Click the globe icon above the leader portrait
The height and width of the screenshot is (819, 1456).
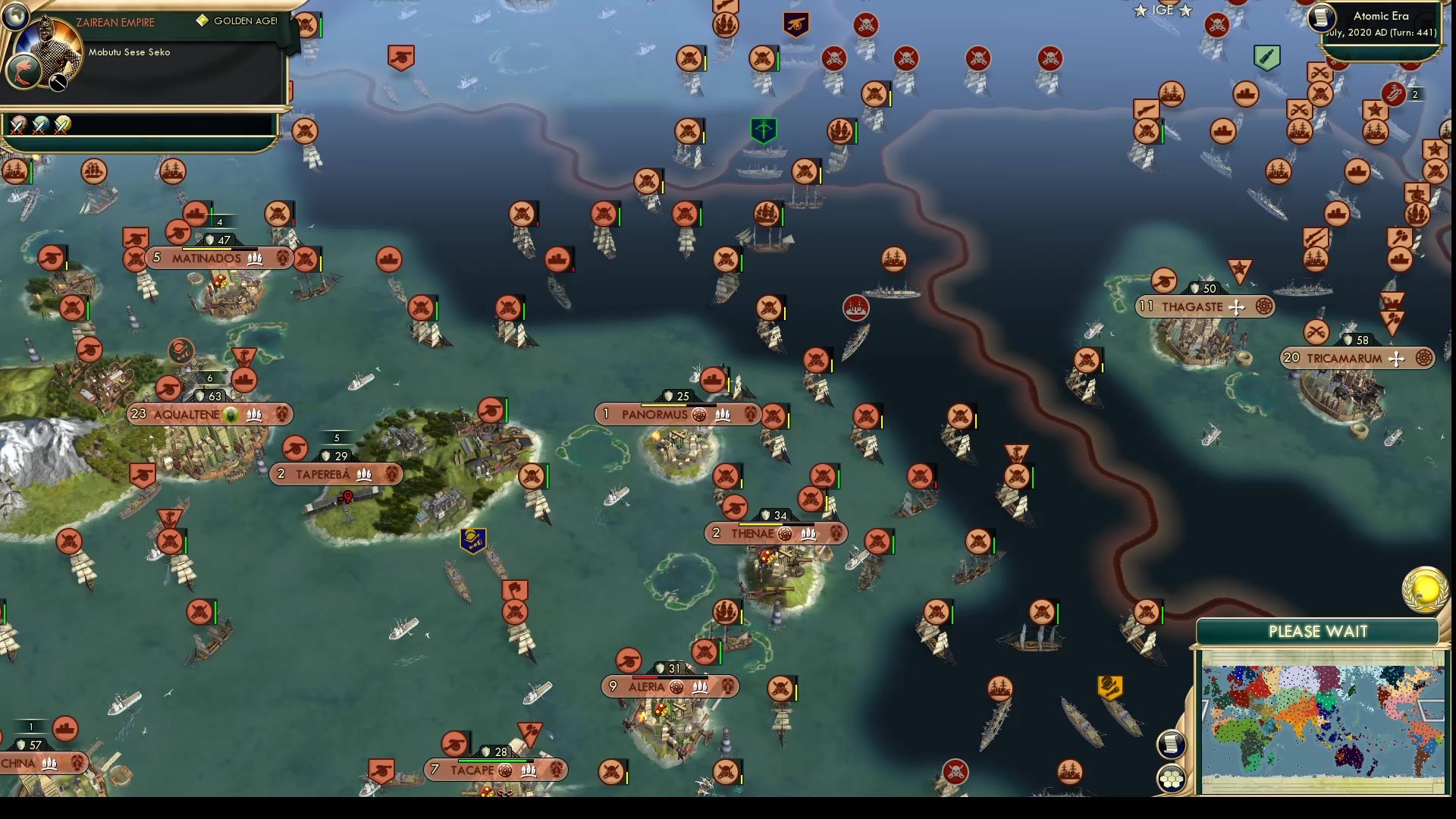[x=17, y=15]
